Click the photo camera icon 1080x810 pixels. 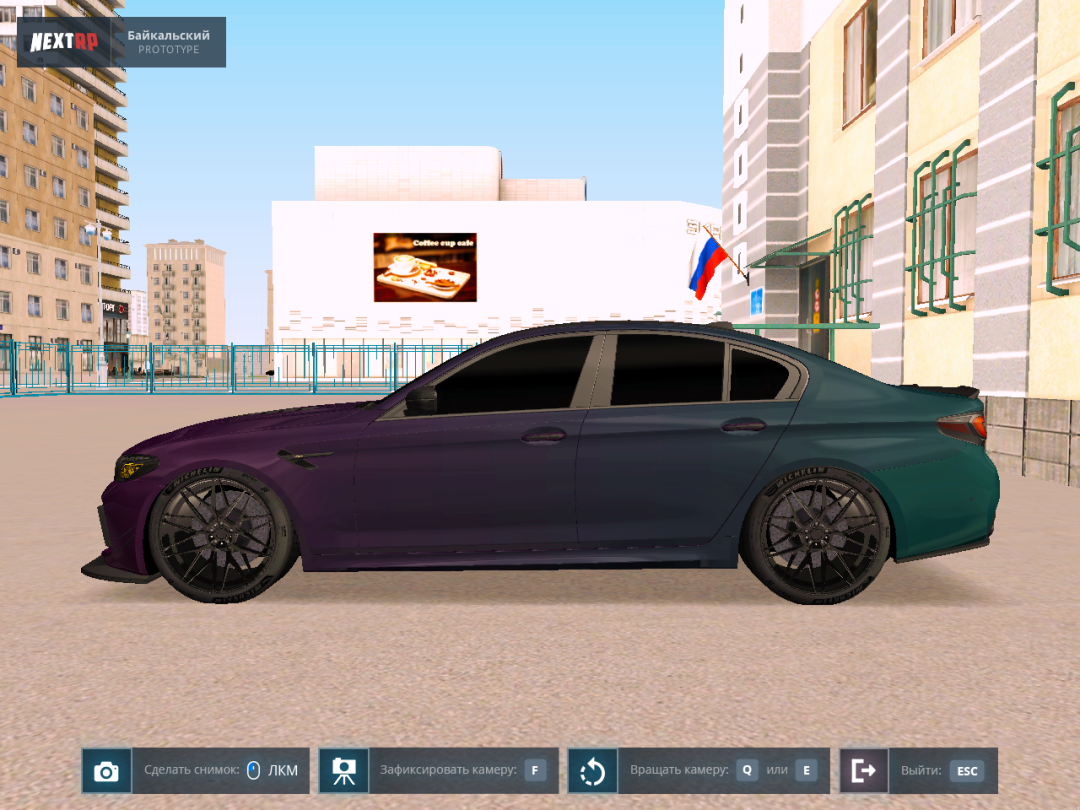106,771
